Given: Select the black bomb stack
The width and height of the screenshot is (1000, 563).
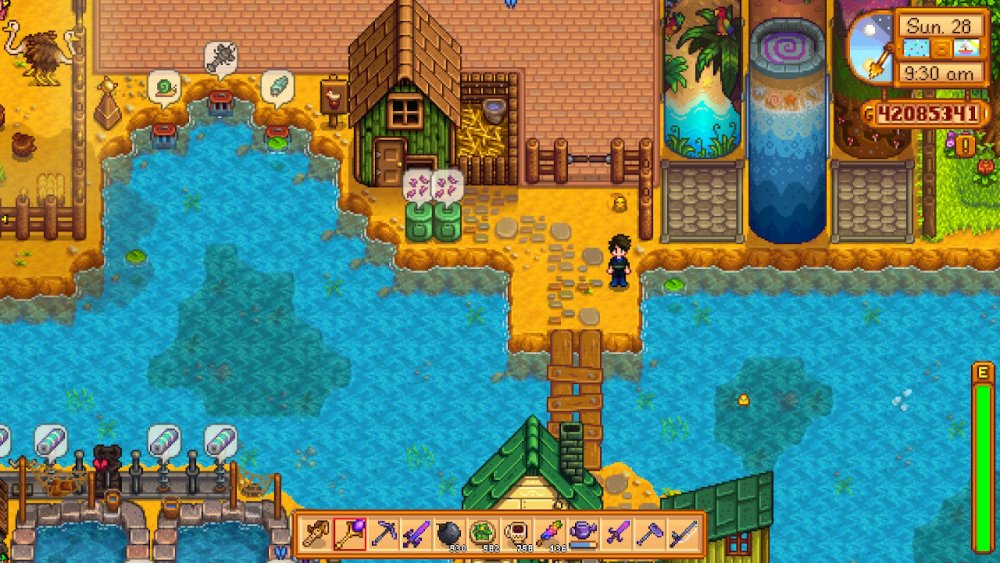Looking at the screenshot, I should pos(450,534).
